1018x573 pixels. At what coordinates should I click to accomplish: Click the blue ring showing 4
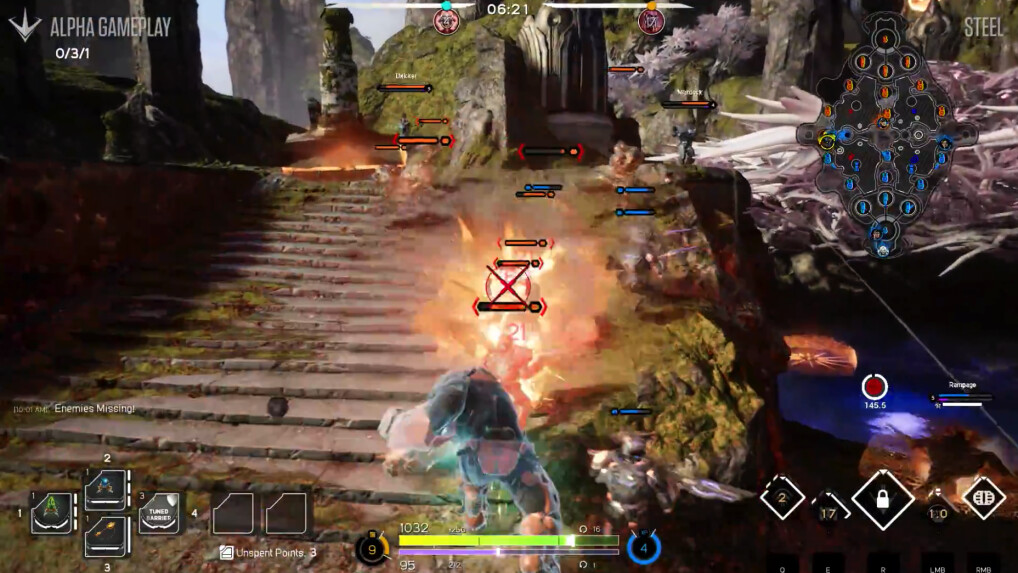pyautogui.click(x=644, y=547)
